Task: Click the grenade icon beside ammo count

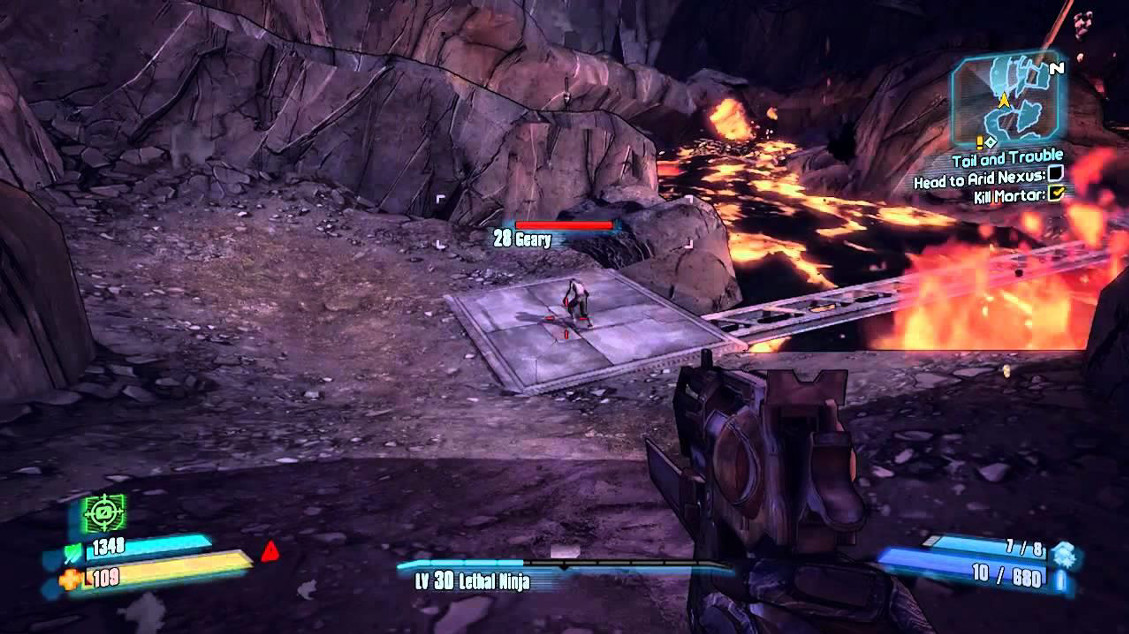Action: click(1063, 553)
